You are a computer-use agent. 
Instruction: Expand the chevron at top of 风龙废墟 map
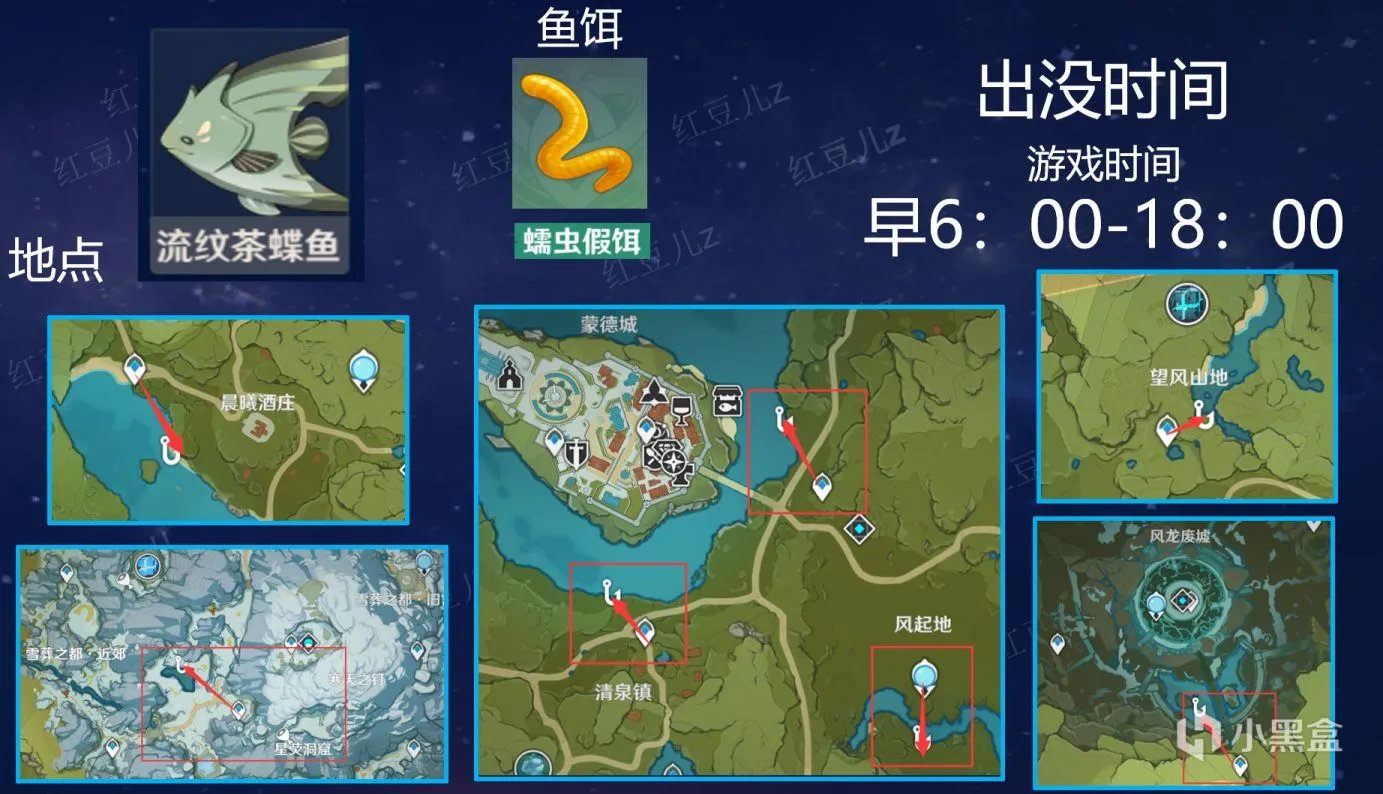pyautogui.click(x=1312, y=526)
